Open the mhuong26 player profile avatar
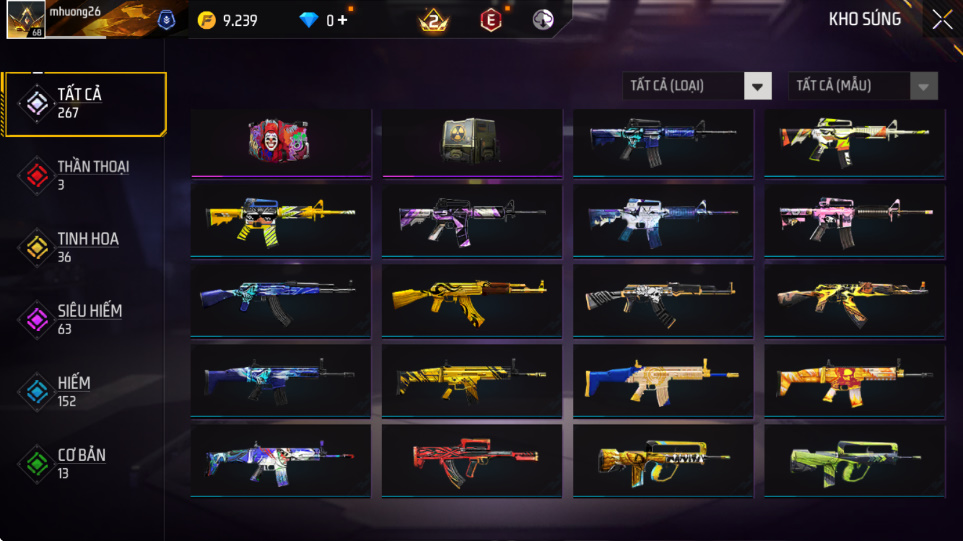963x541 pixels. click(25, 20)
